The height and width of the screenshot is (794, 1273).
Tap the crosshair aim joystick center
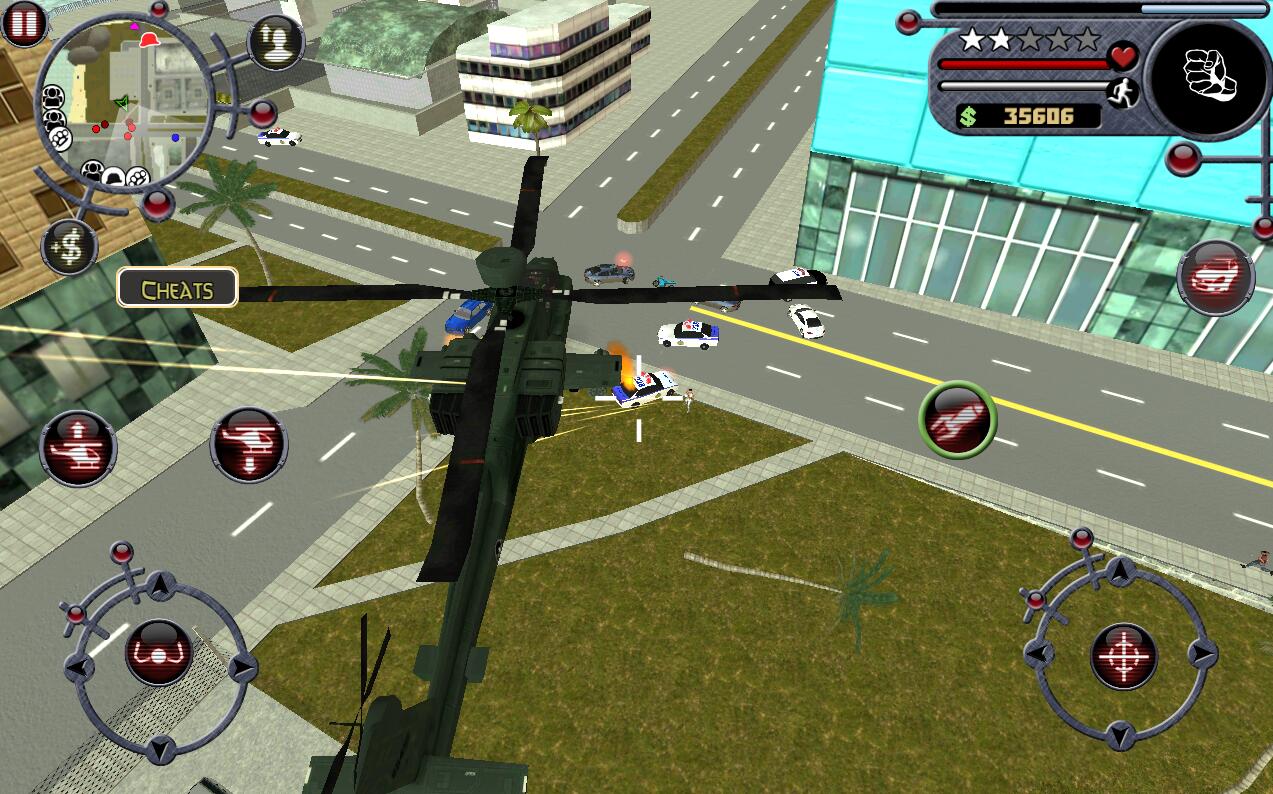click(x=1122, y=656)
